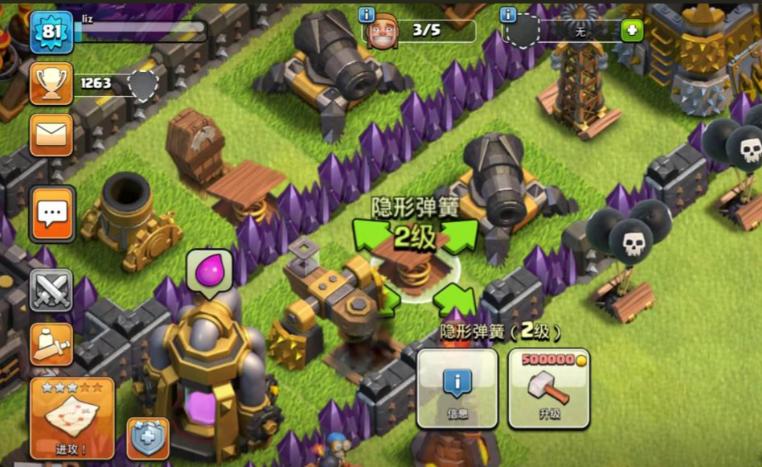Open player profile via level 81 badge
Screen dimensions: 762x467
49,32
